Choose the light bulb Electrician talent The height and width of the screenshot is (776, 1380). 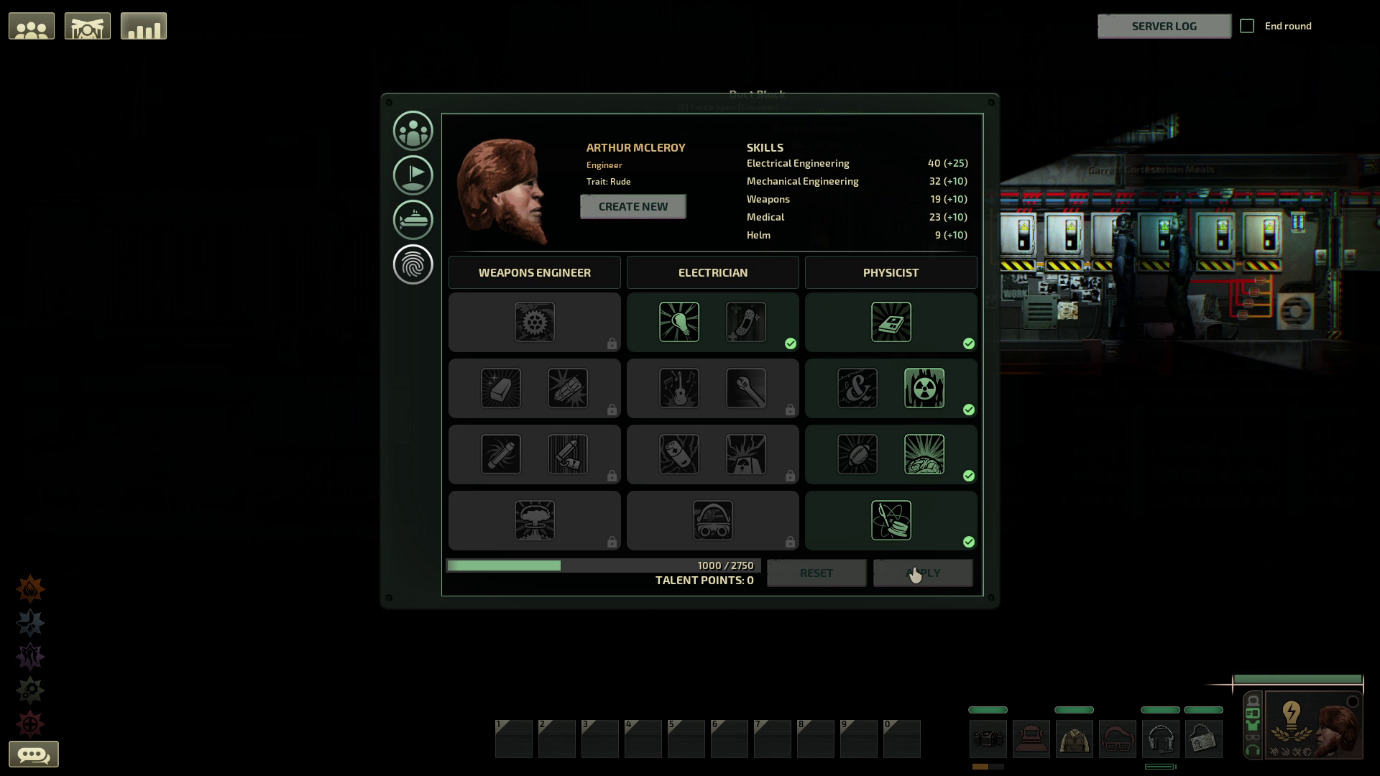679,322
